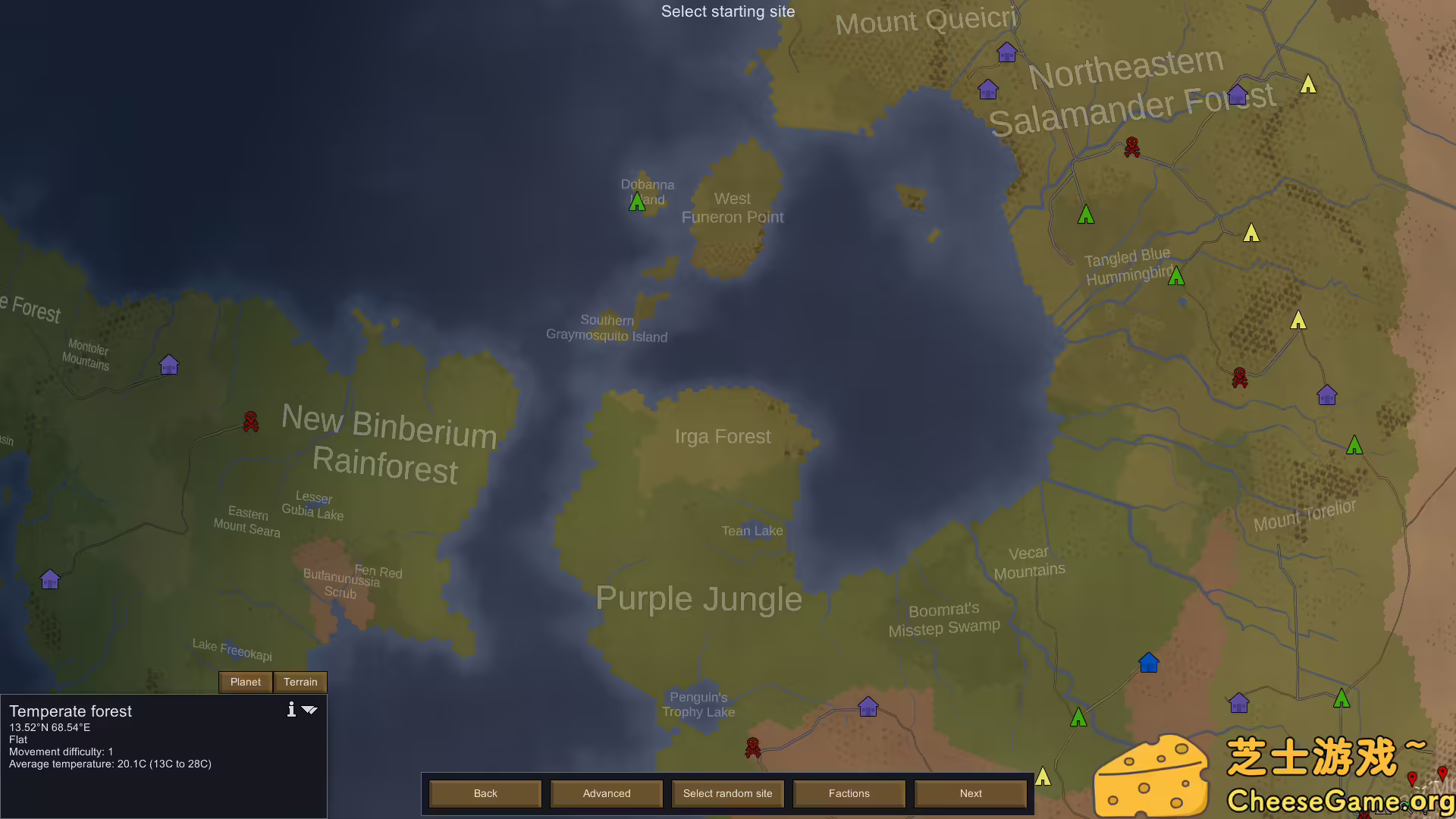Open the Factions screen
Image resolution: width=1456 pixels, height=819 pixels.
[x=849, y=793]
